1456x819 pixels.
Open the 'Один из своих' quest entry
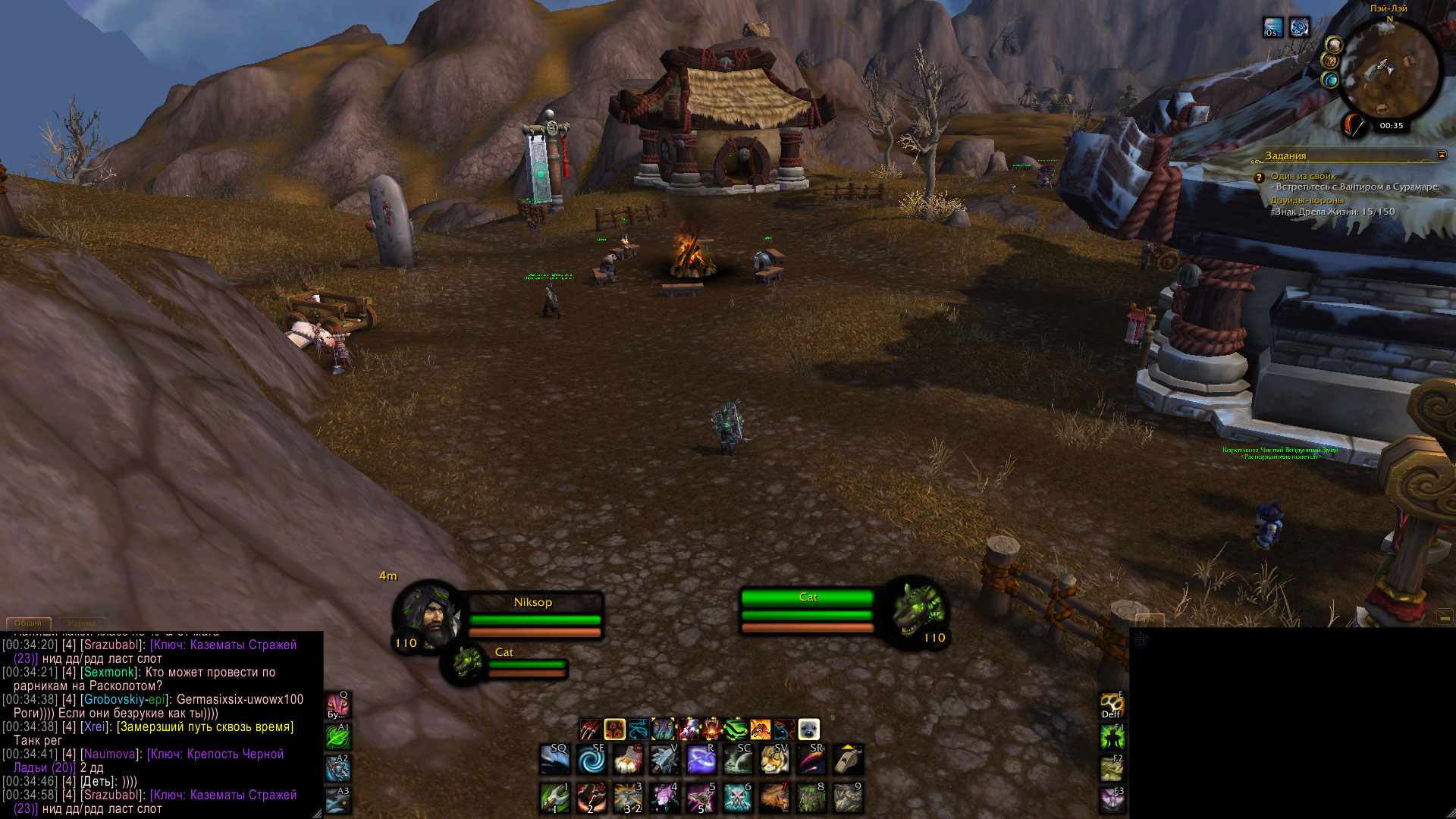tap(1303, 176)
